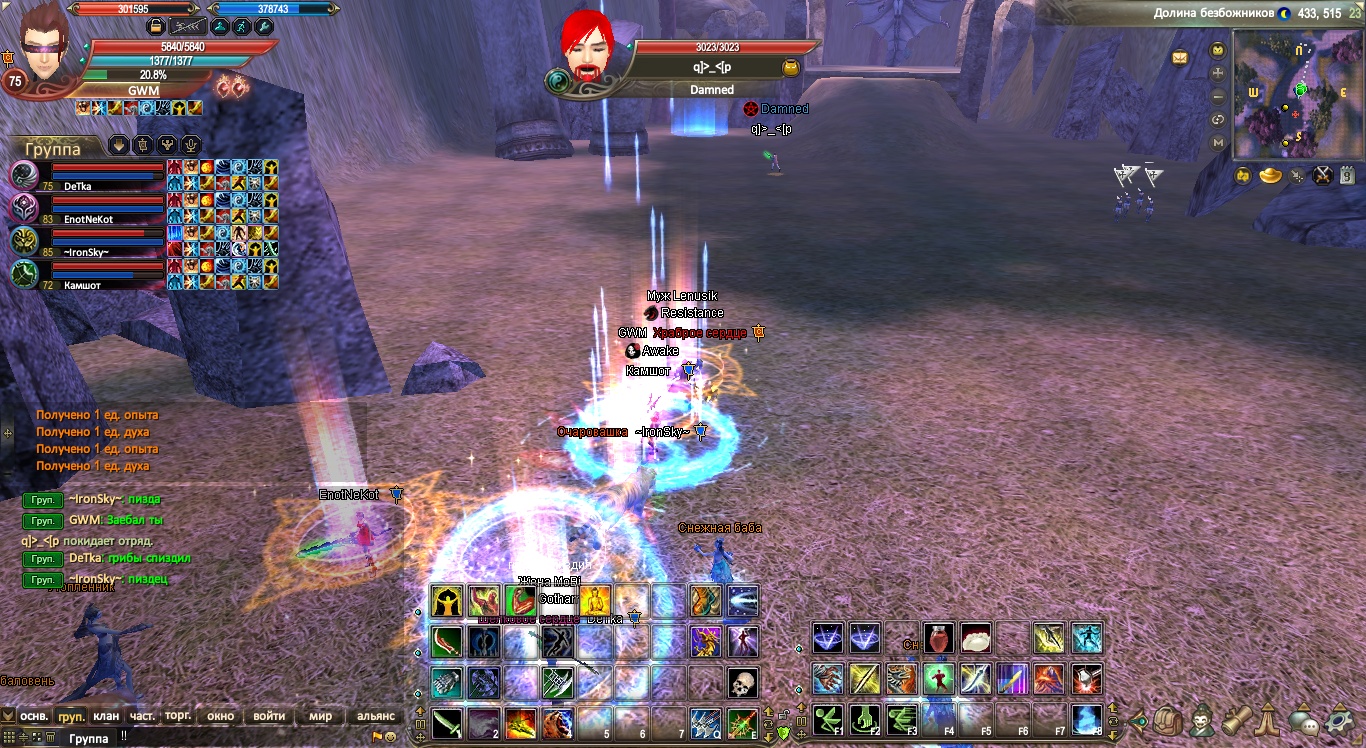Open the мир chat tab
The width and height of the screenshot is (1366, 748).
pyautogui.click(x=320, y=716)
